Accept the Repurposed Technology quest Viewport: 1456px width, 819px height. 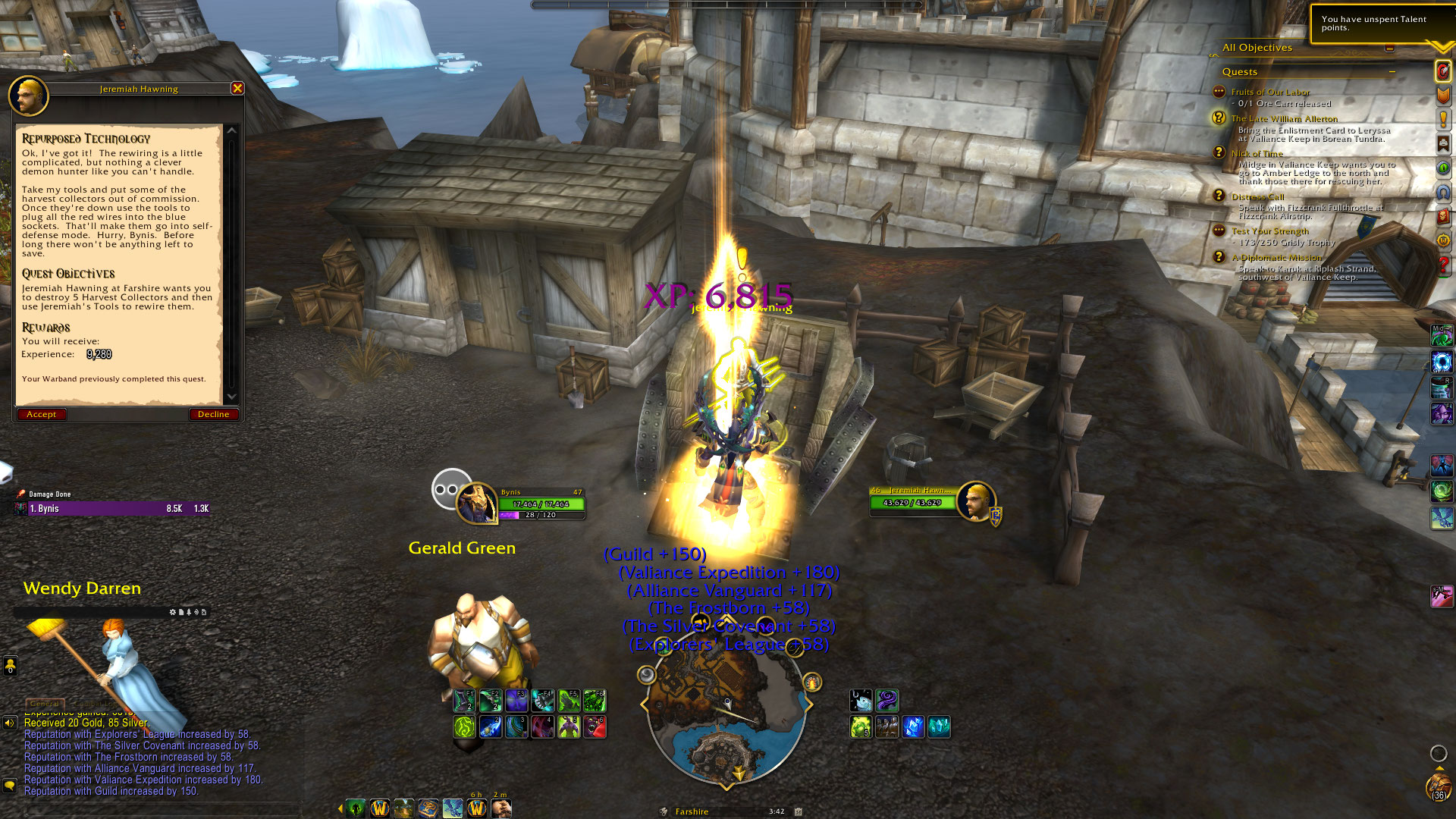click(x=42, y=414)
